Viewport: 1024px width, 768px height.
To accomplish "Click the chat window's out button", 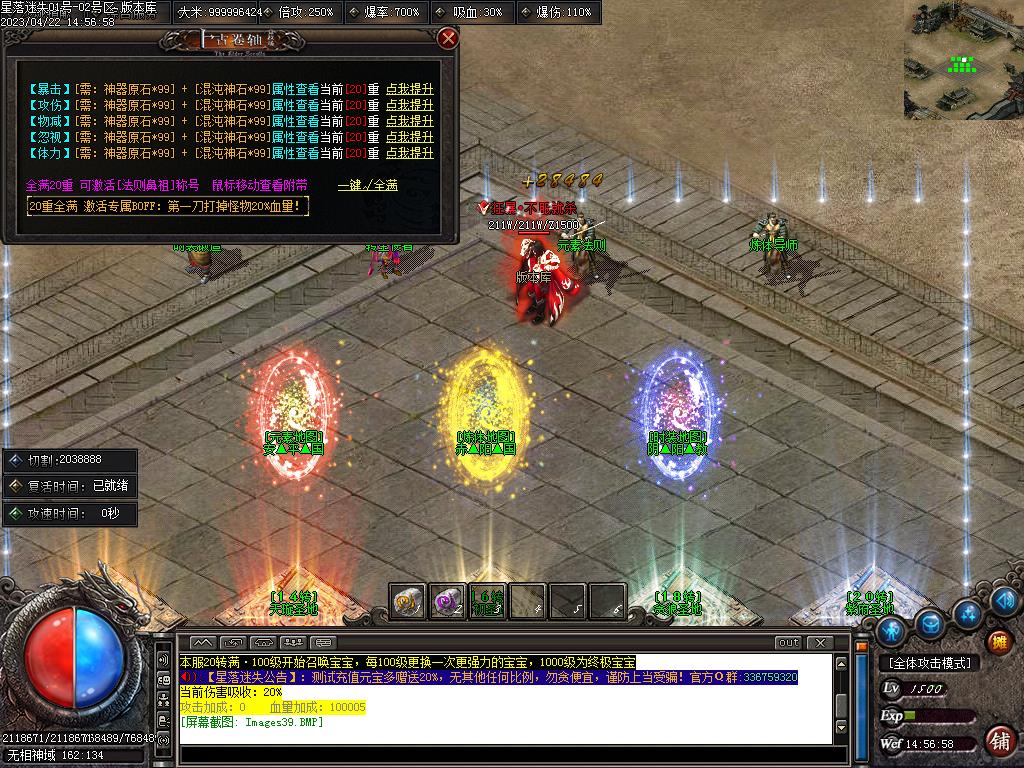I will pos(788,642).
